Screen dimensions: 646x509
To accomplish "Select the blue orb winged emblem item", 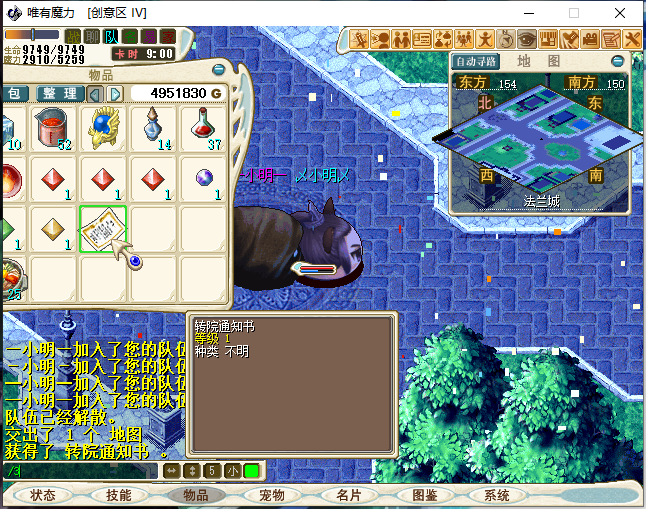I will pyautogui.click(x=103, y=129).
